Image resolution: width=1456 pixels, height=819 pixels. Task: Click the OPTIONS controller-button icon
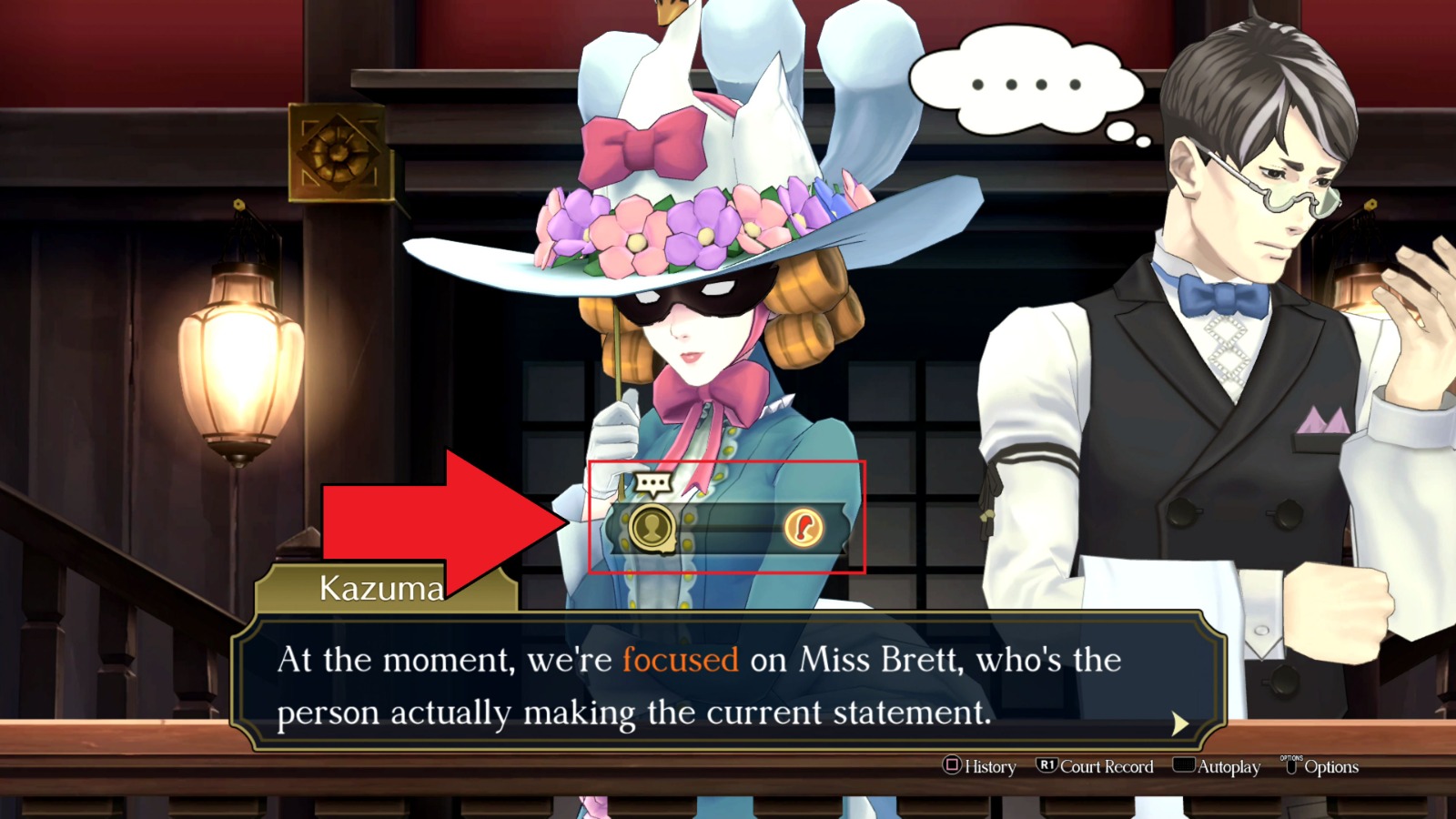[x=1293, y=767]
